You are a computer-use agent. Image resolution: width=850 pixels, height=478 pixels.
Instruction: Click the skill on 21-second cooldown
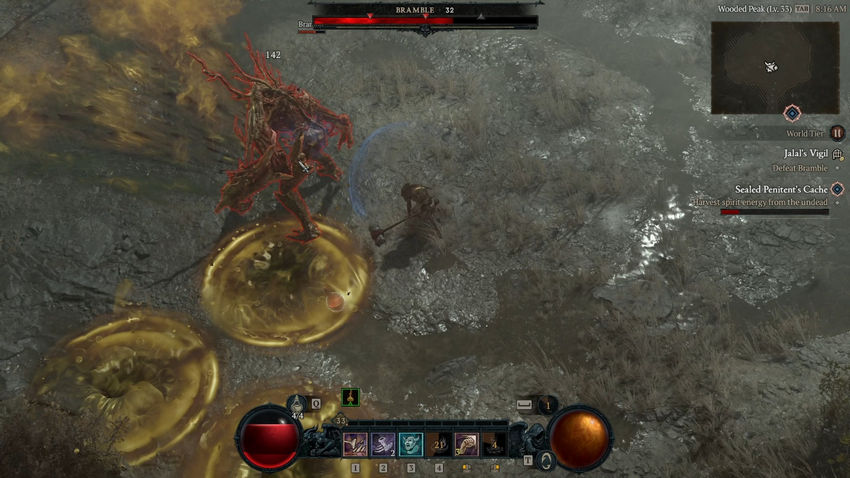coord(439,445)
